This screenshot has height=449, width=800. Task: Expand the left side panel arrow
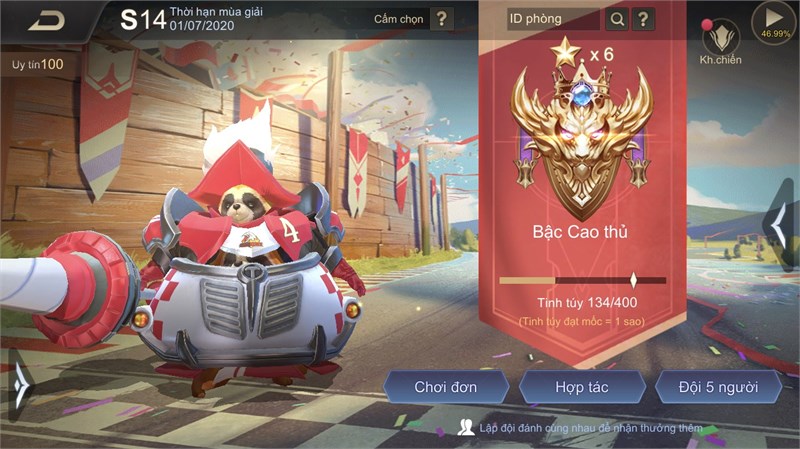[20, 382]
